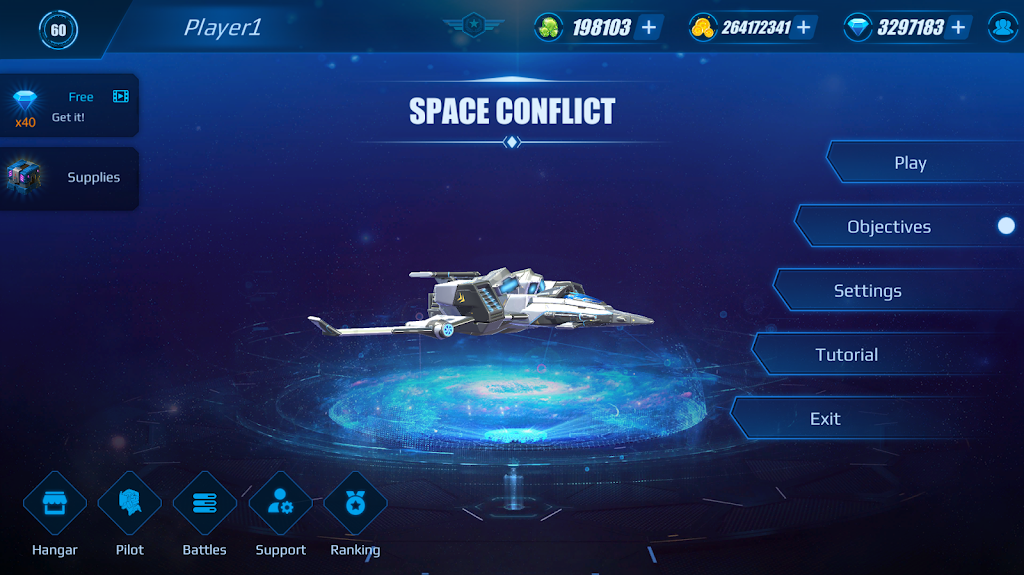Open the Hangar

click(54, 503)
